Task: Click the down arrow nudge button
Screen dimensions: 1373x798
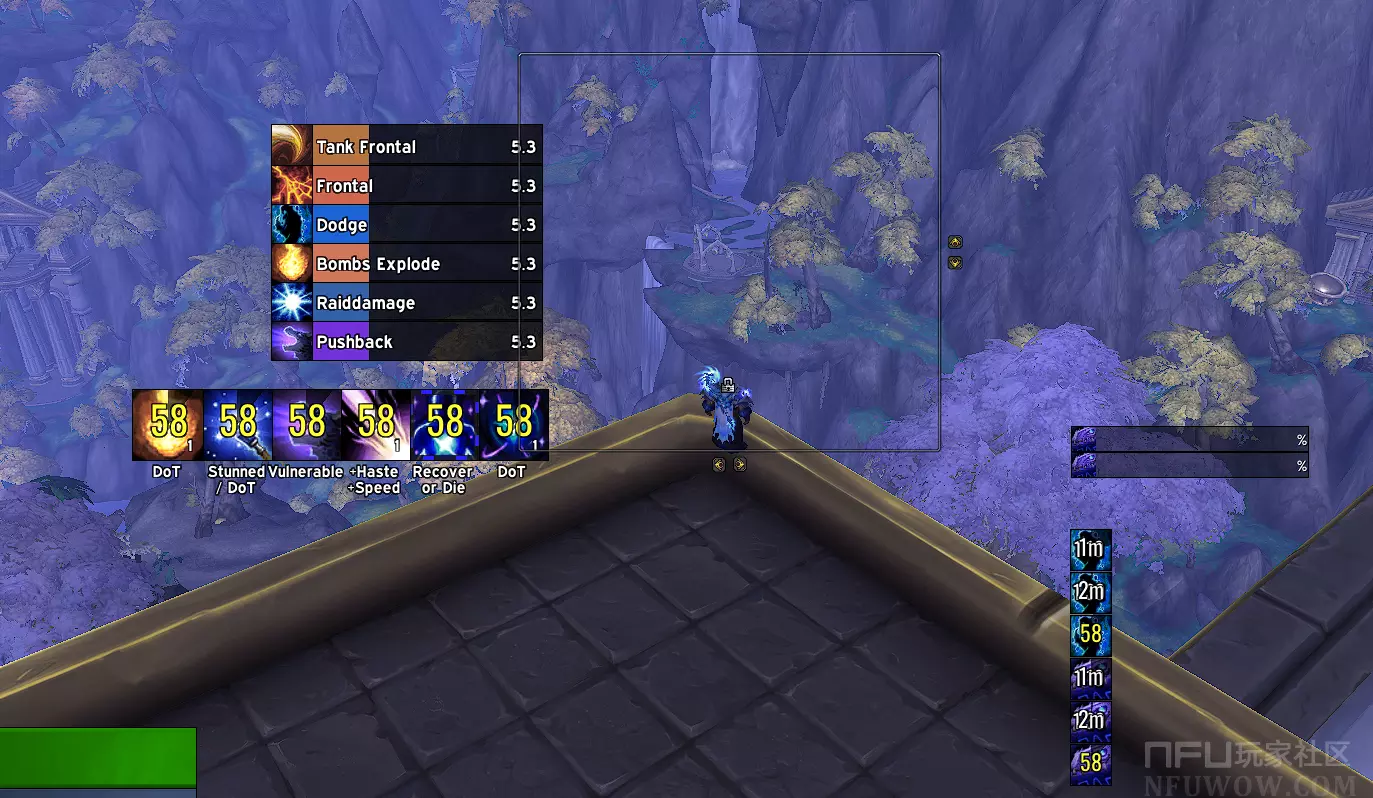Action: [955, 262]
